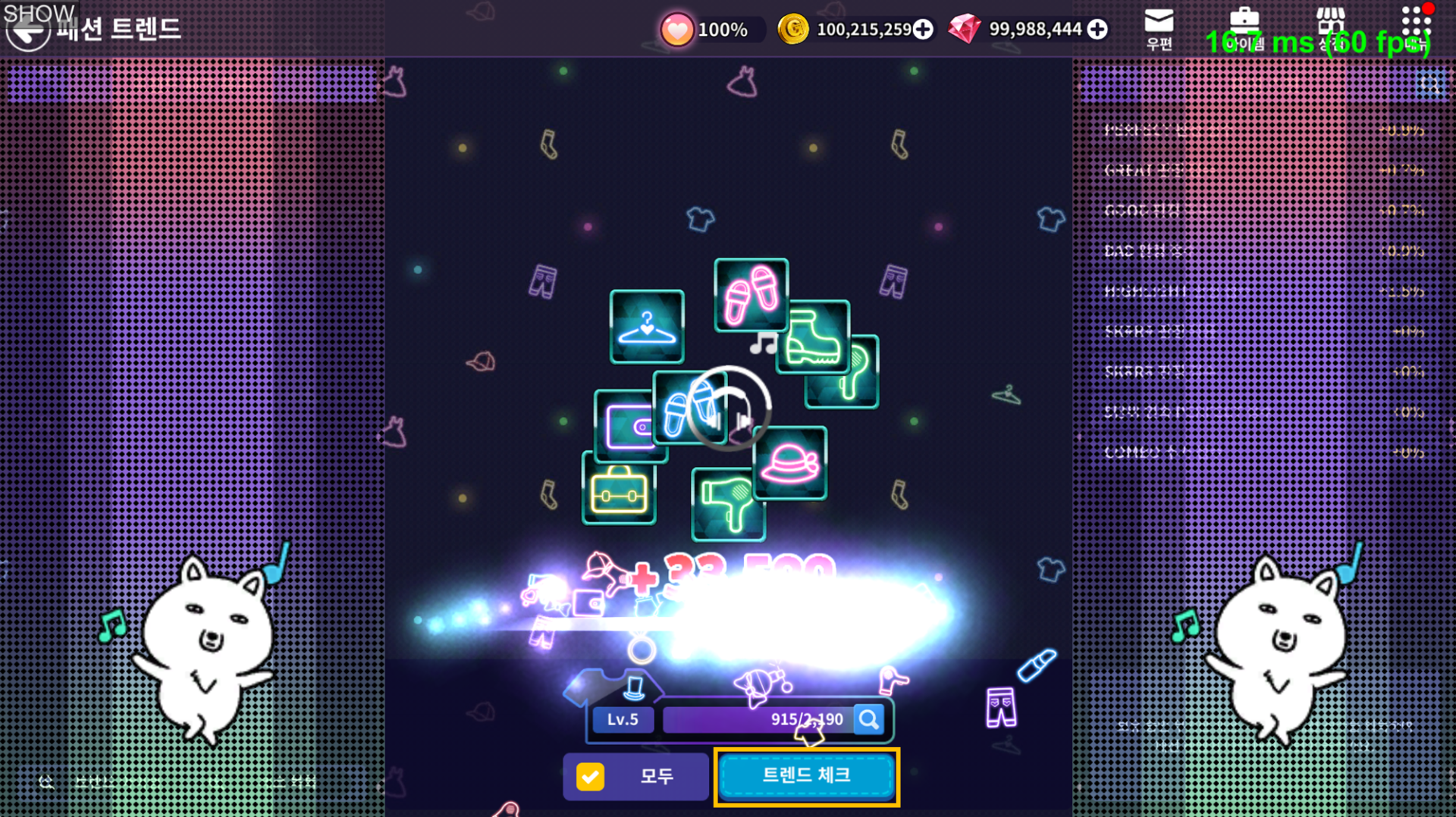
Task: Open the magnifier next to the level bar
Action: (869, 719)
